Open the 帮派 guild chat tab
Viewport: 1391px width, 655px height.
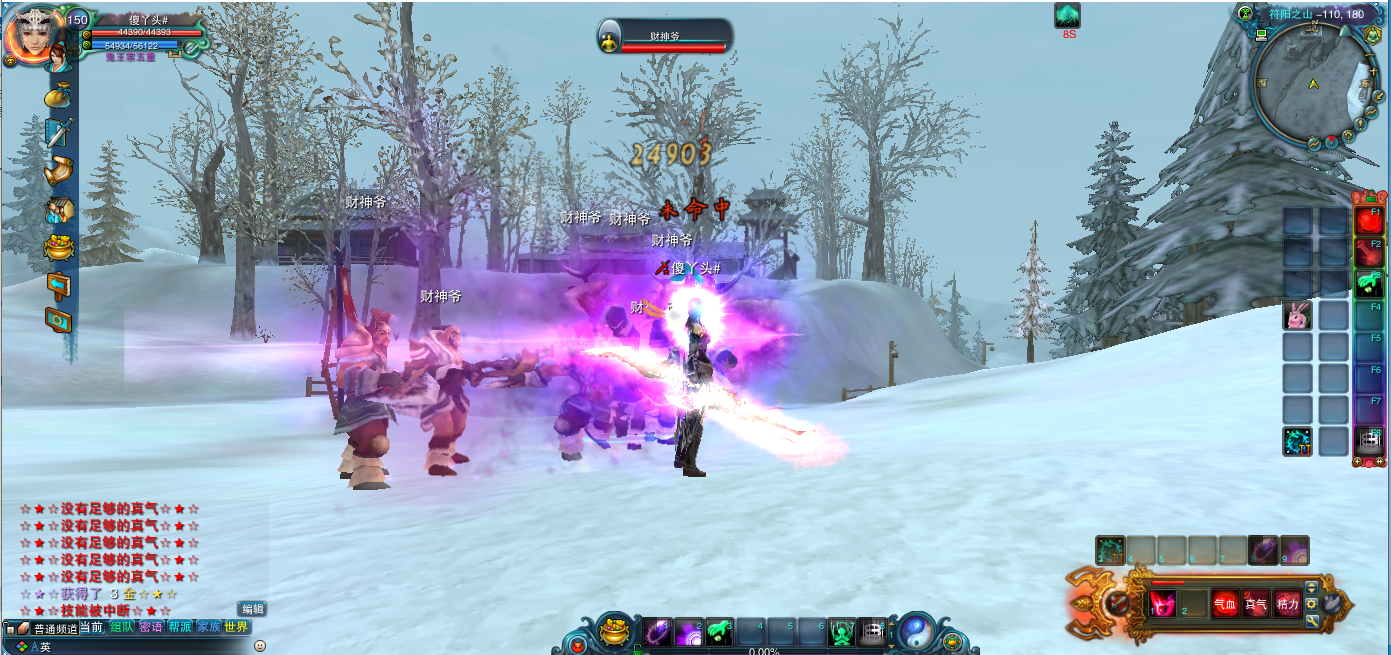click(x=180, y=627)
